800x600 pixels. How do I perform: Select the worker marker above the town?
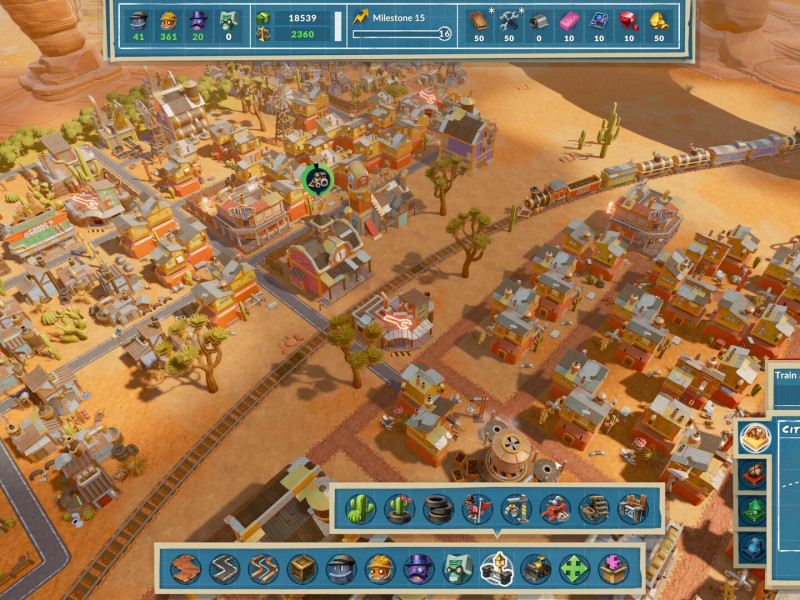pyautogui.click(x=317, y=181)
